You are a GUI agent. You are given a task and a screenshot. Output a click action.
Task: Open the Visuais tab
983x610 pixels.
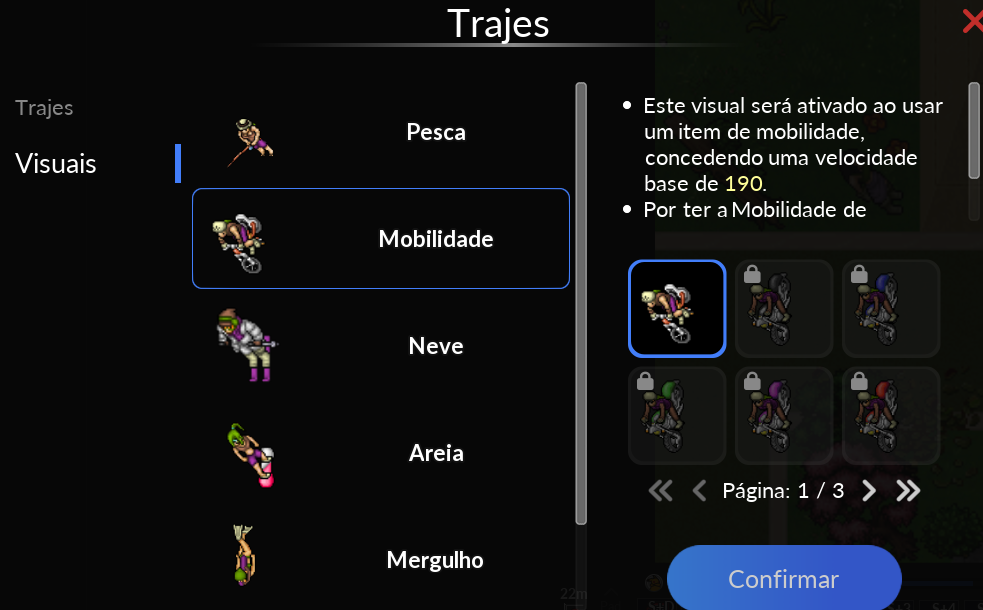click(x=56, y=163)
